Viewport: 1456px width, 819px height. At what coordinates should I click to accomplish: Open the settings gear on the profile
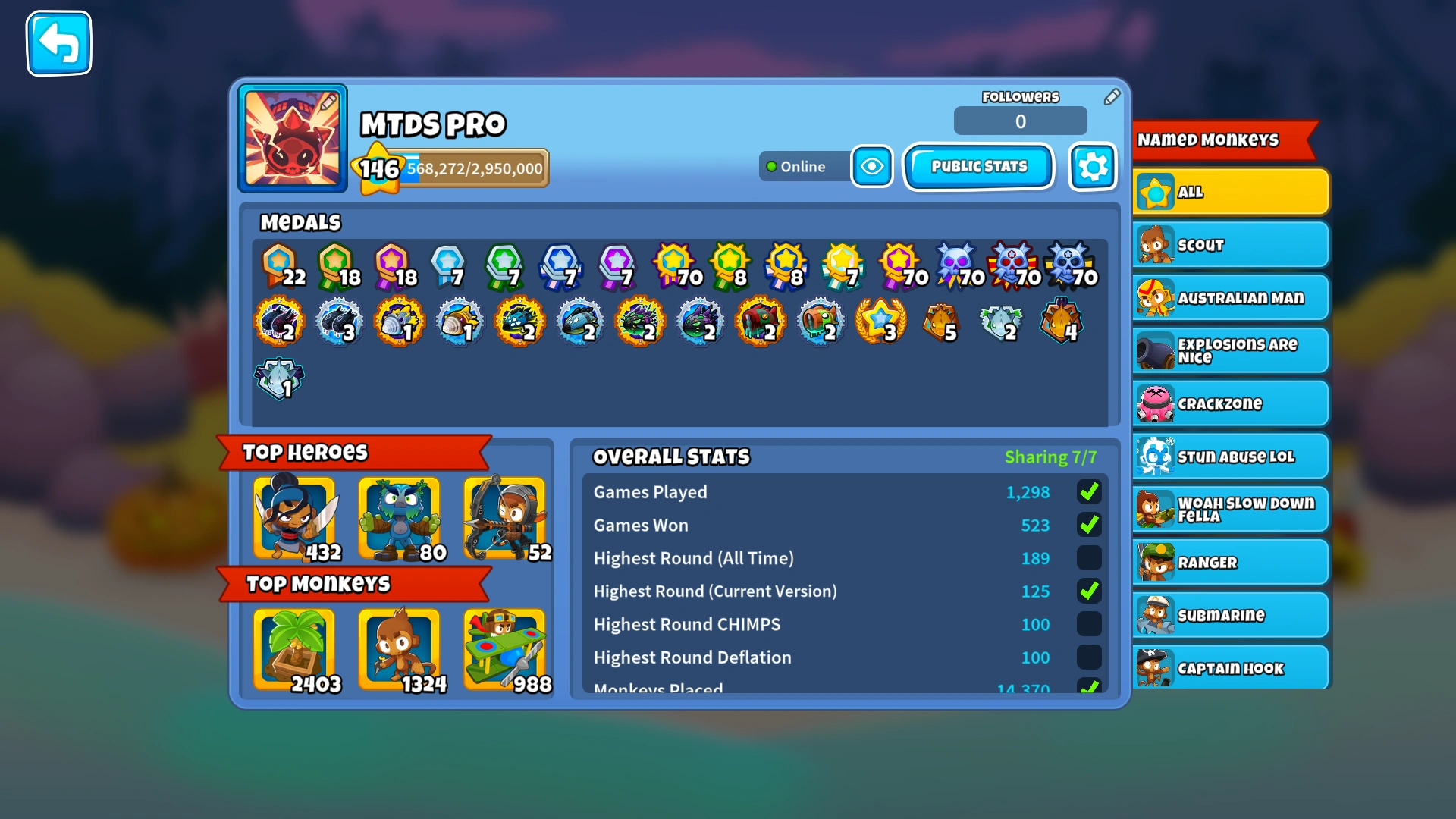click(x=1092, y=166)
